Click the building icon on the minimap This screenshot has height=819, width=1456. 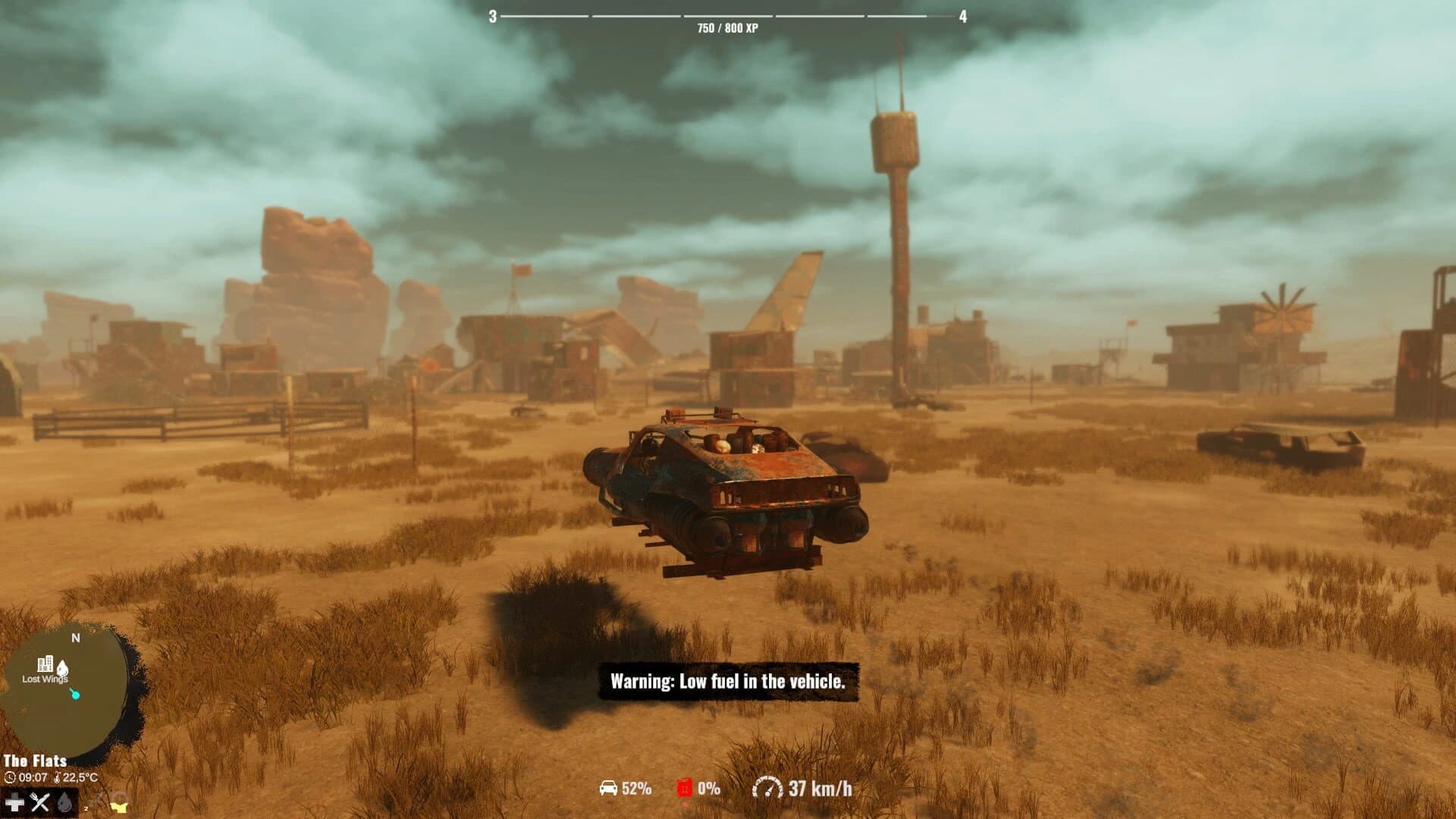point(47,662)
